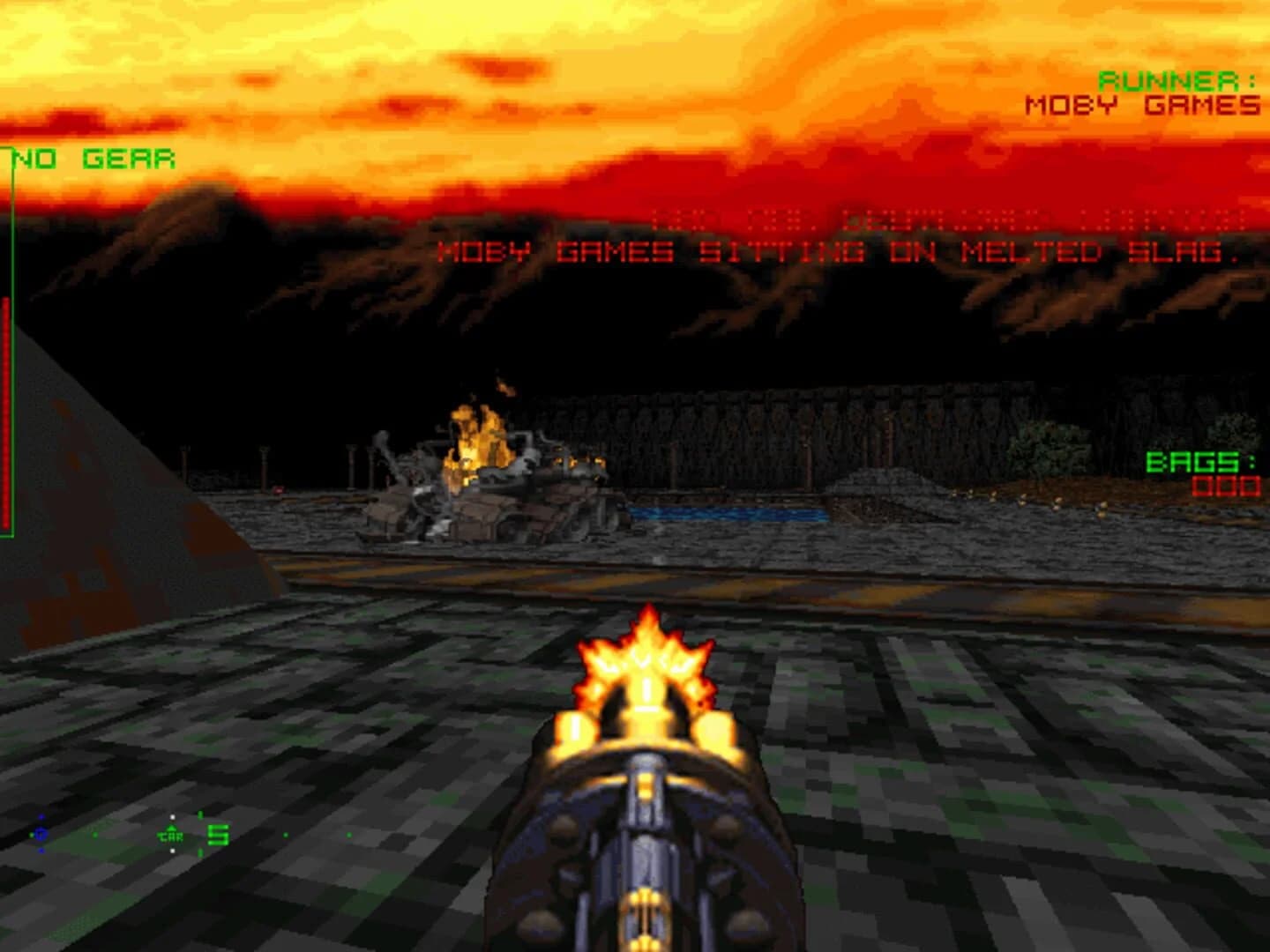Click the green tick mark beside the speedometer
The image size is (1270, 952).
pos(199,814)
